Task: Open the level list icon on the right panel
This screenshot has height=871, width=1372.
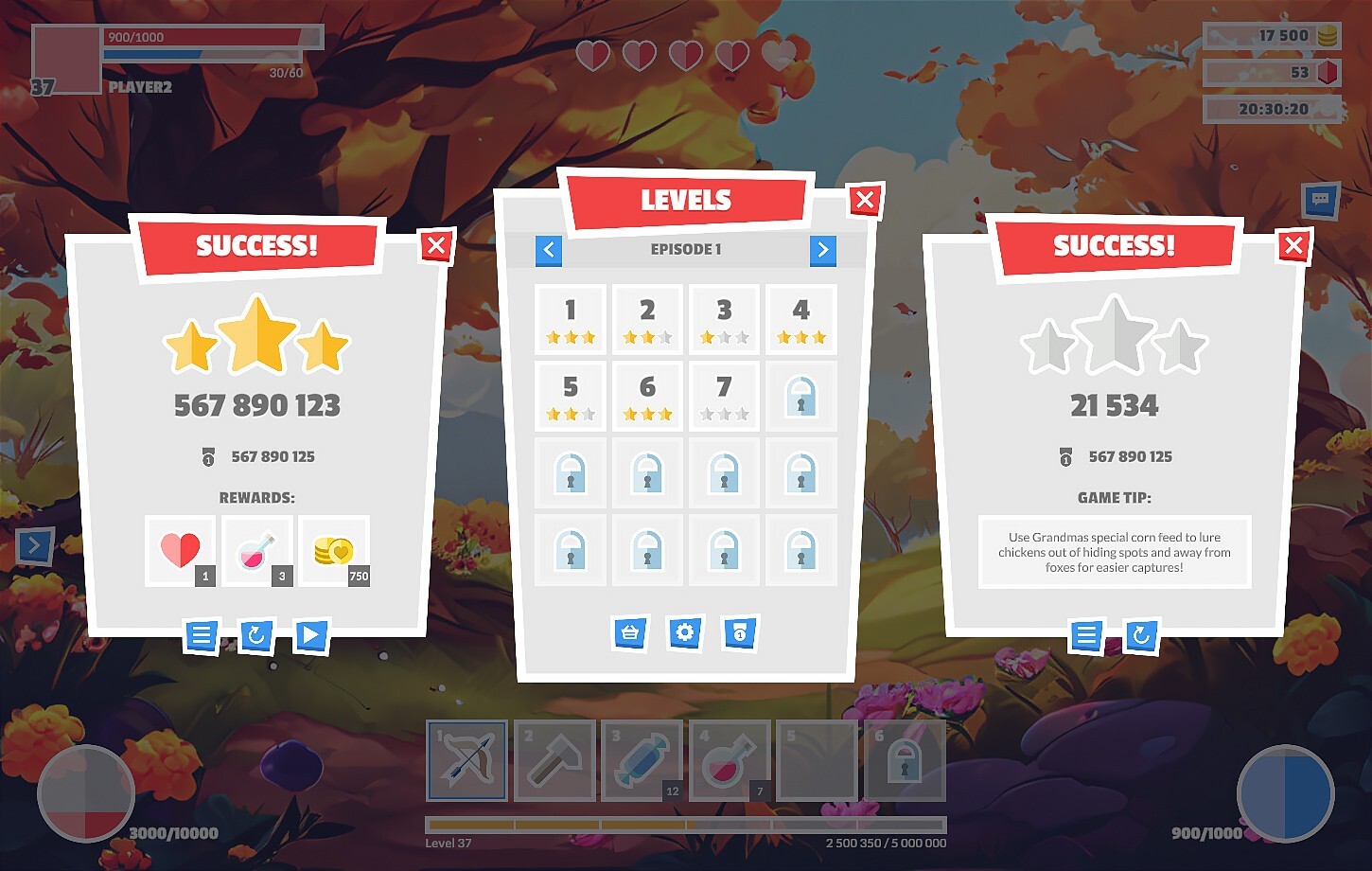Action: (1086, 636)
